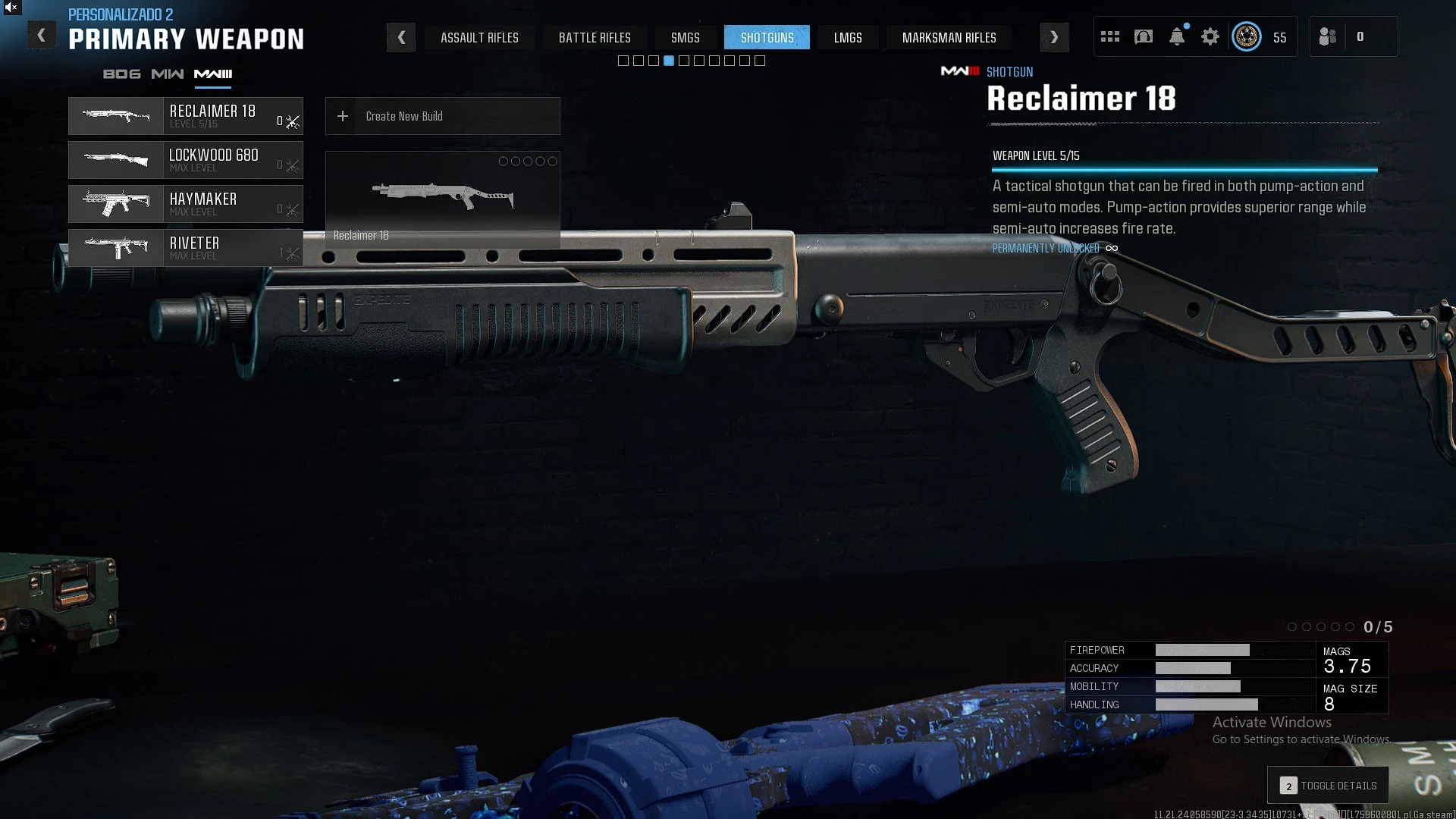The width and height of the screenshot is (1456, 819).
Task: Open the Marksman Rifles tab
Action: click(x=949, y=37)
